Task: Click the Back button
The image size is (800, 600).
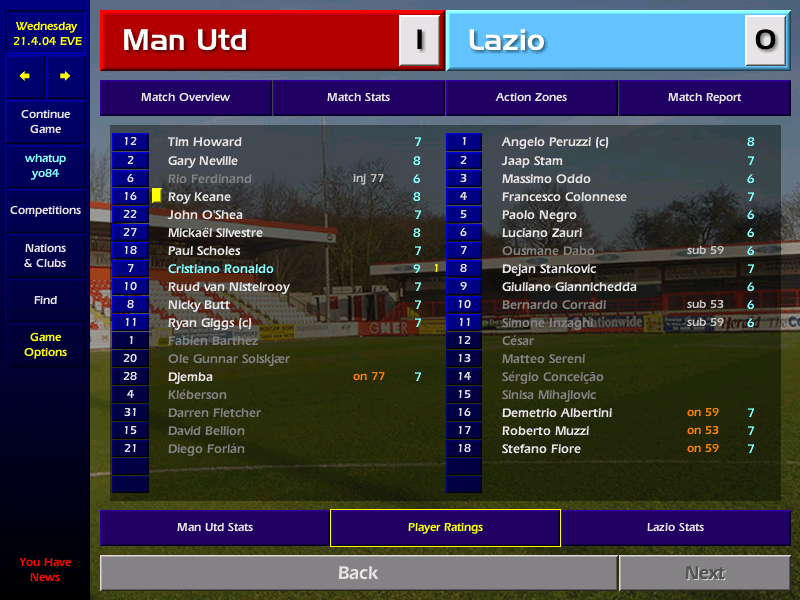Action: pyautogui.click(x=358, y=573)
